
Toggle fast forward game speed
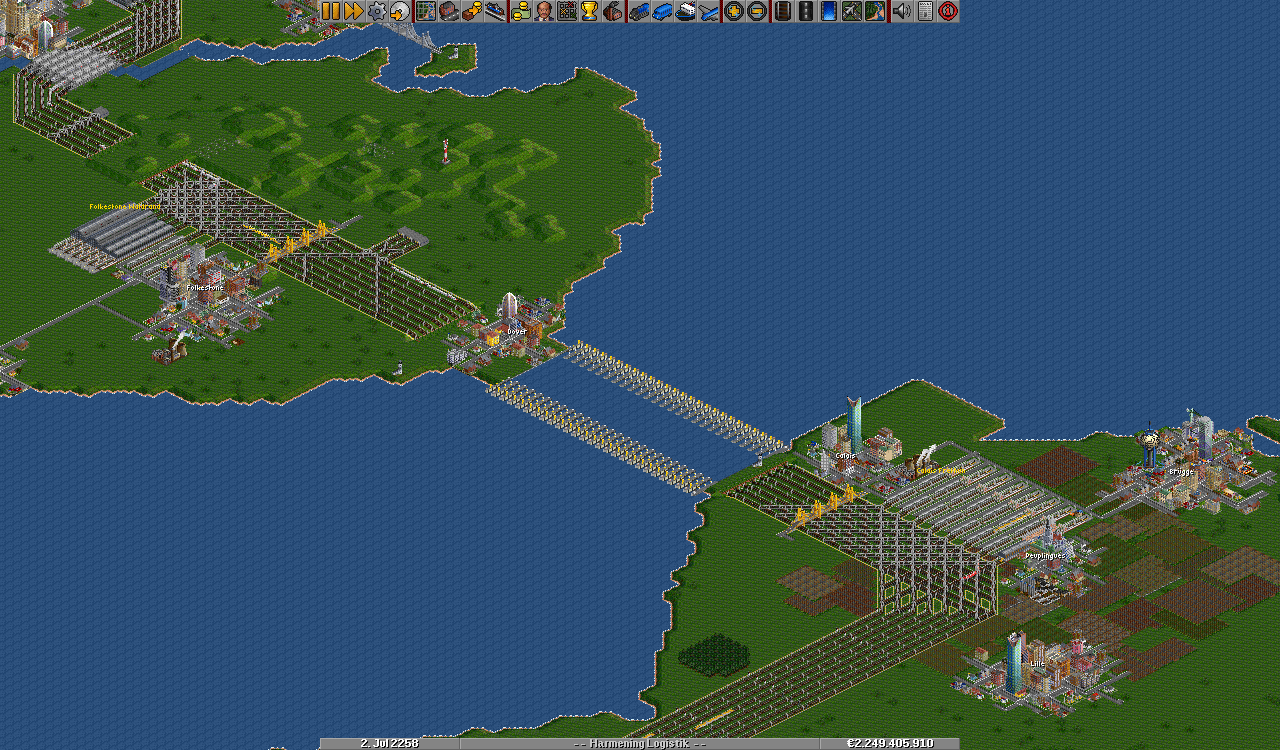[354, 11]
